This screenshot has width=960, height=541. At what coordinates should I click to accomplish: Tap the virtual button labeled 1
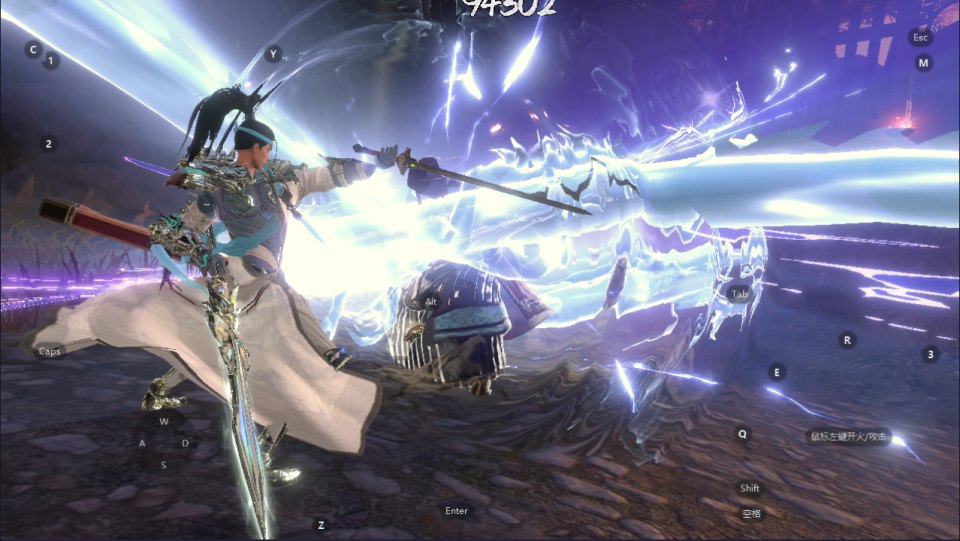51,61
